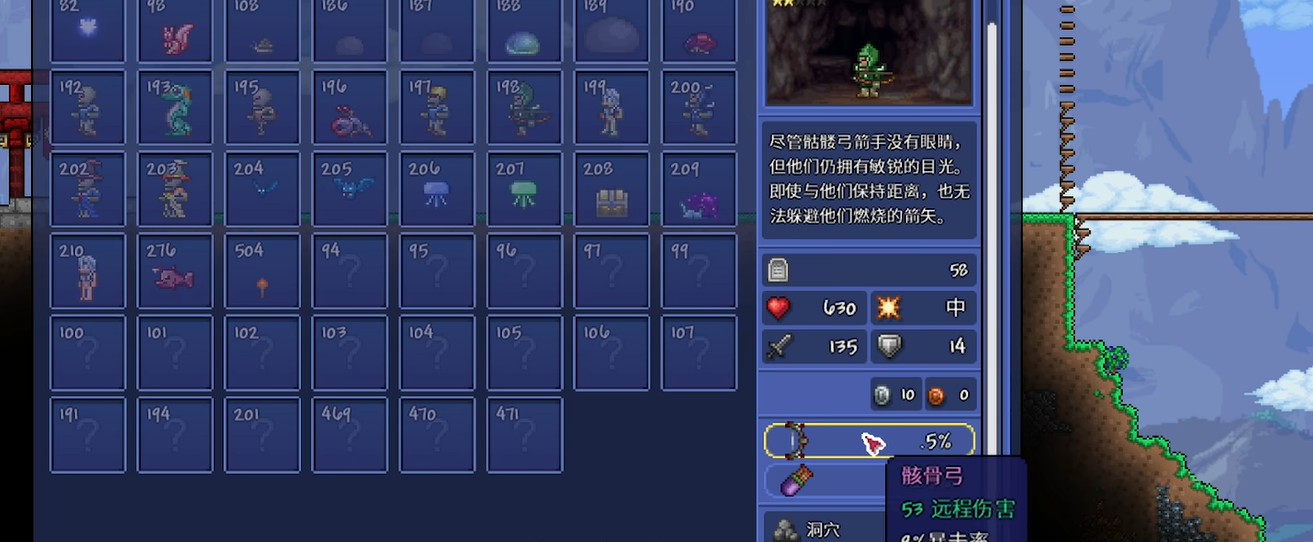This screenshot has height=542, width=1313.
Task: Select the pink squirrel entry numbered 98
Action: coord(175,30)
